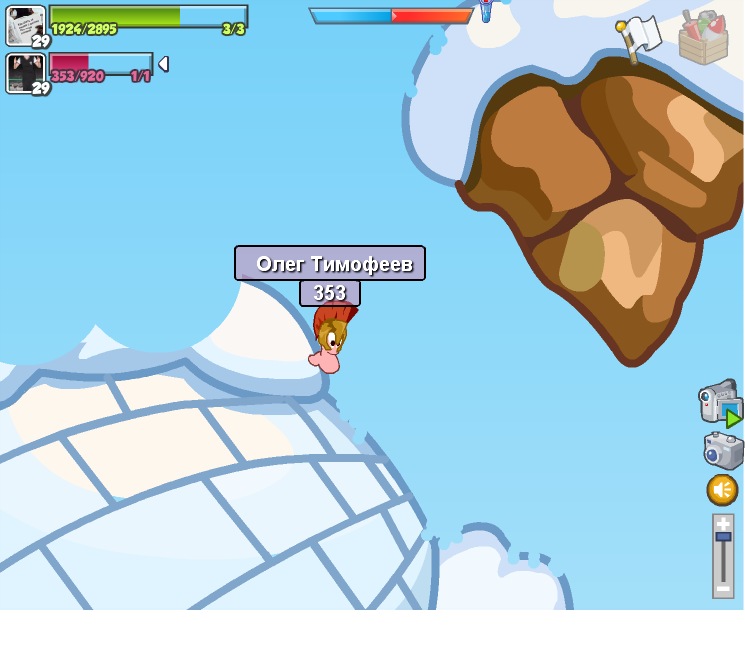Click the zoom slider handle
745x650 pixels.
[x=723, y=537]
